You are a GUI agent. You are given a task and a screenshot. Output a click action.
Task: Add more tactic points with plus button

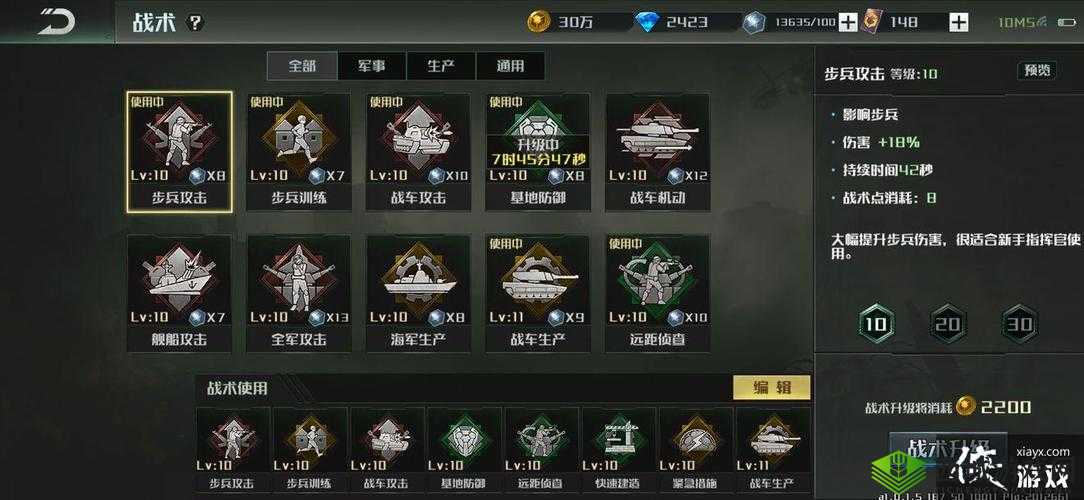pyautogui.click(x=847, y=22)
